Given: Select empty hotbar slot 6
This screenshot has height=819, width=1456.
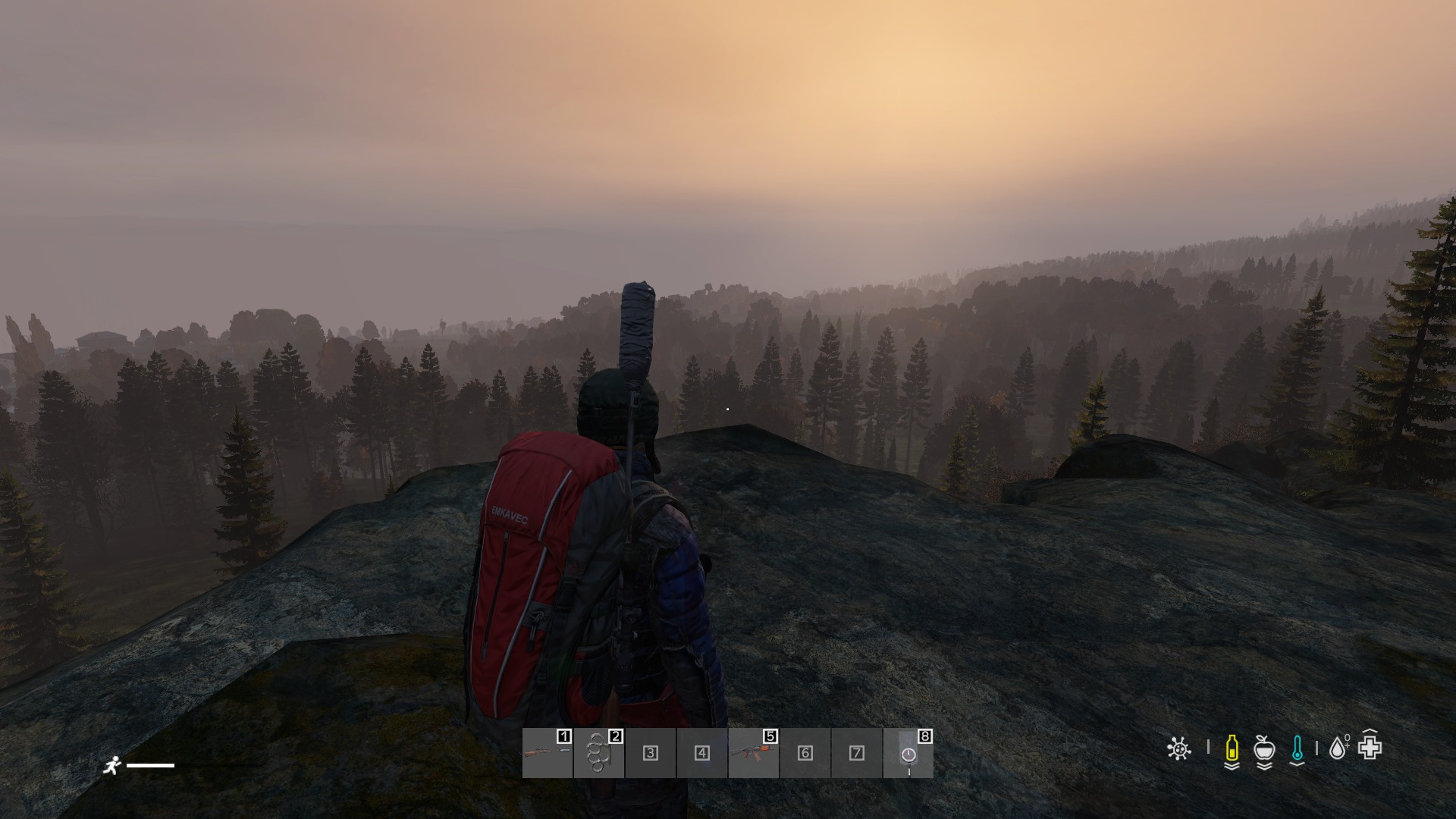Looking at the screenshot, I should [x=805, y=753].
